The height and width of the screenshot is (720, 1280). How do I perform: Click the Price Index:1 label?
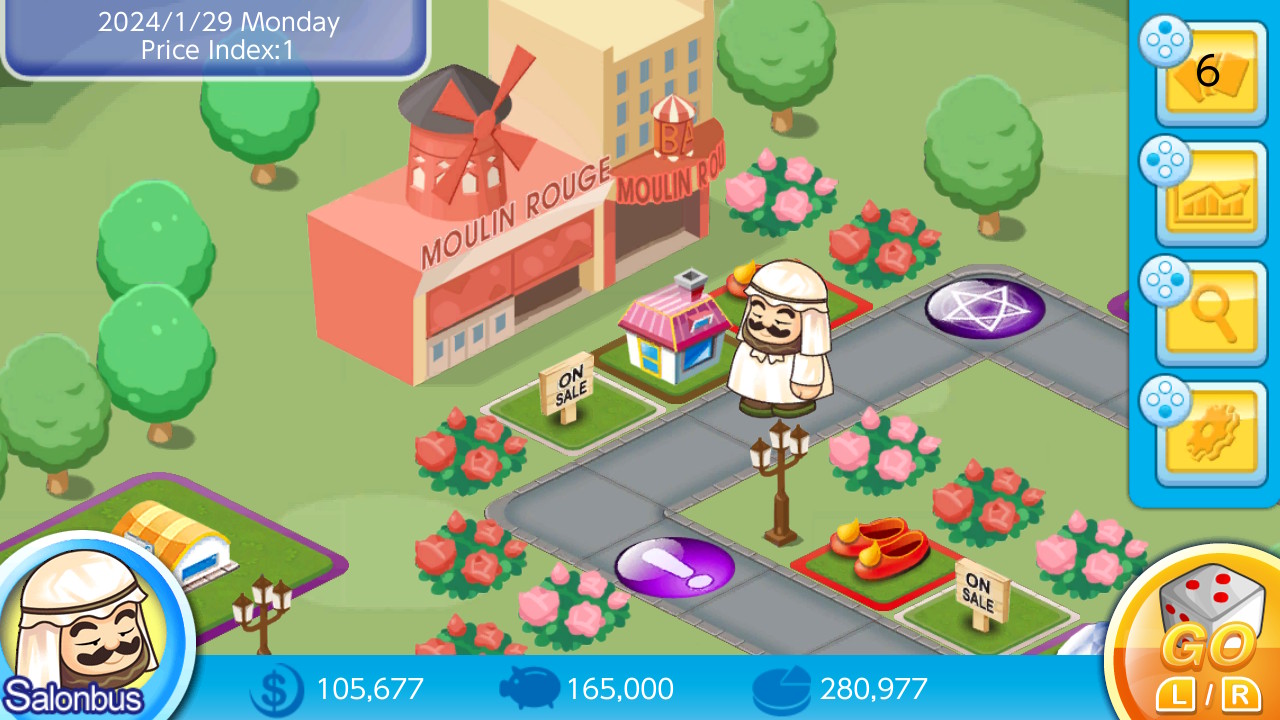click(213, 51)
